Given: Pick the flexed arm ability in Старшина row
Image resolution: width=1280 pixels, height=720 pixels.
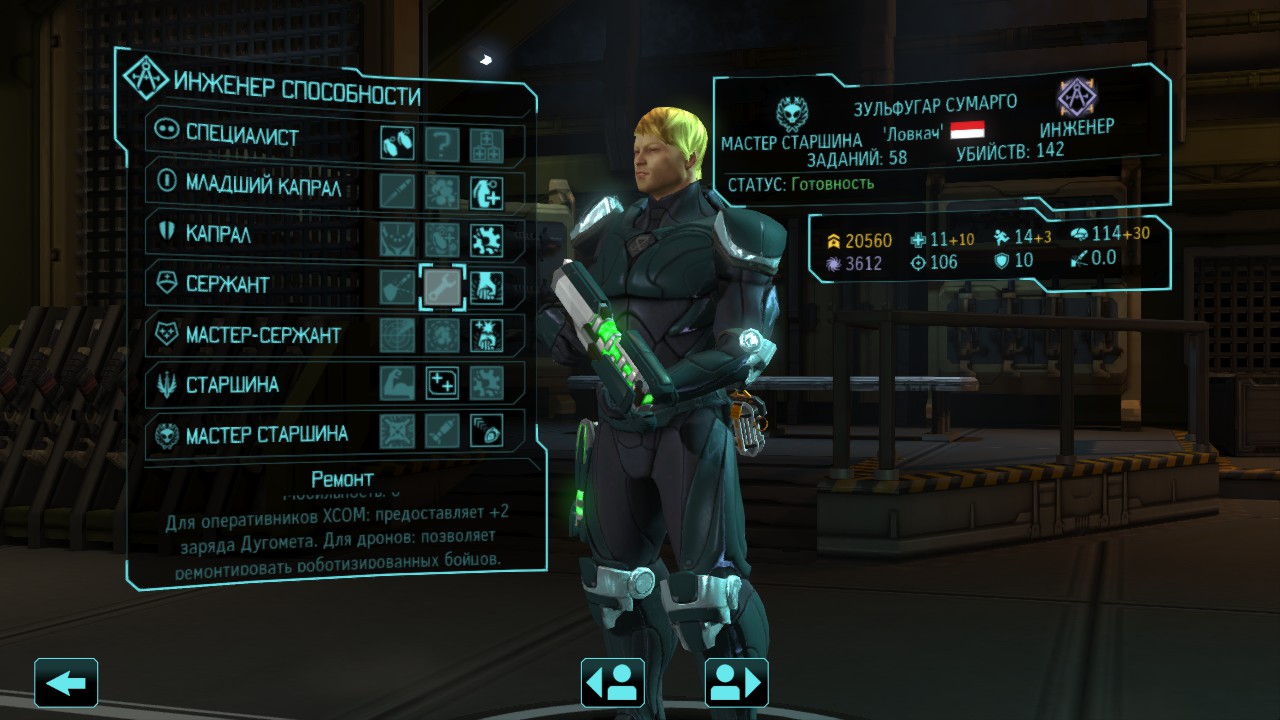Looking at the screenshot, I should (x=397, y=383).
